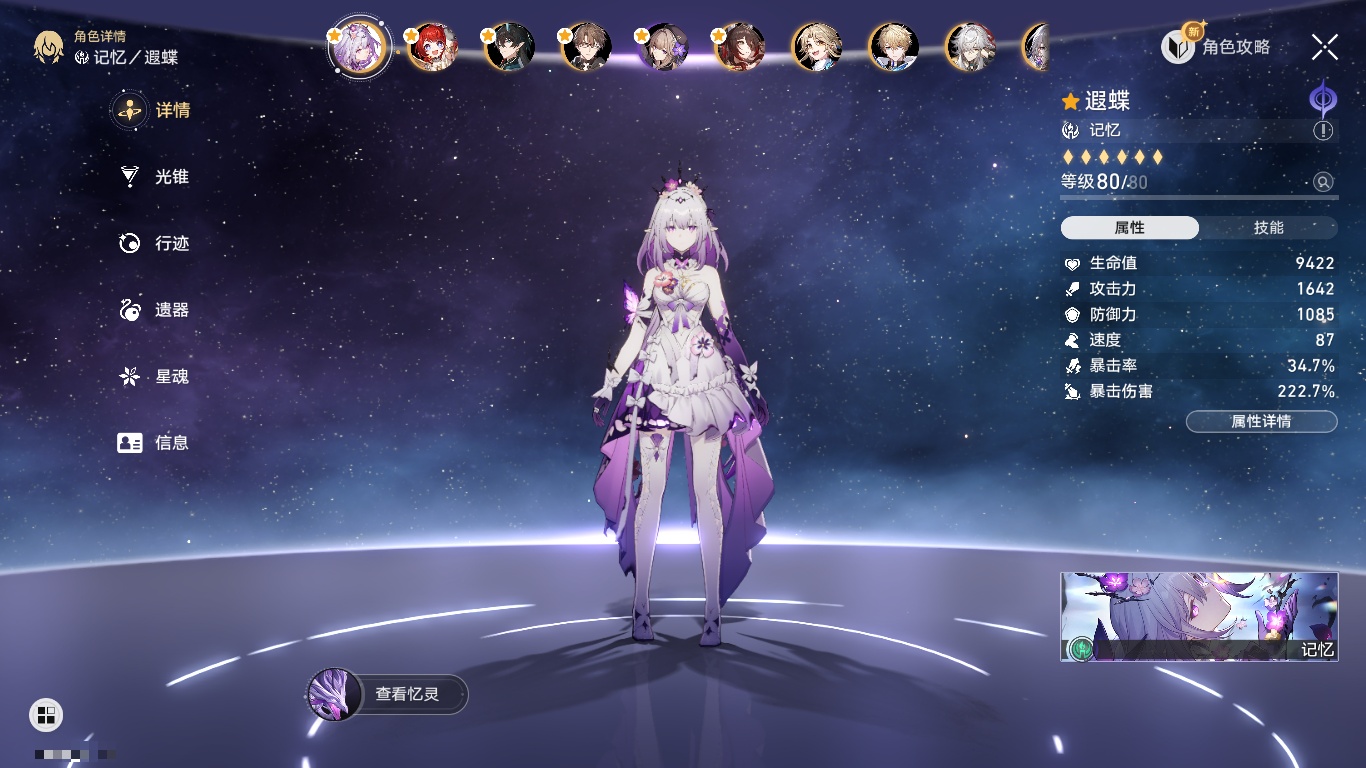Click the level magnifier preview icon

pos(1323,182)
